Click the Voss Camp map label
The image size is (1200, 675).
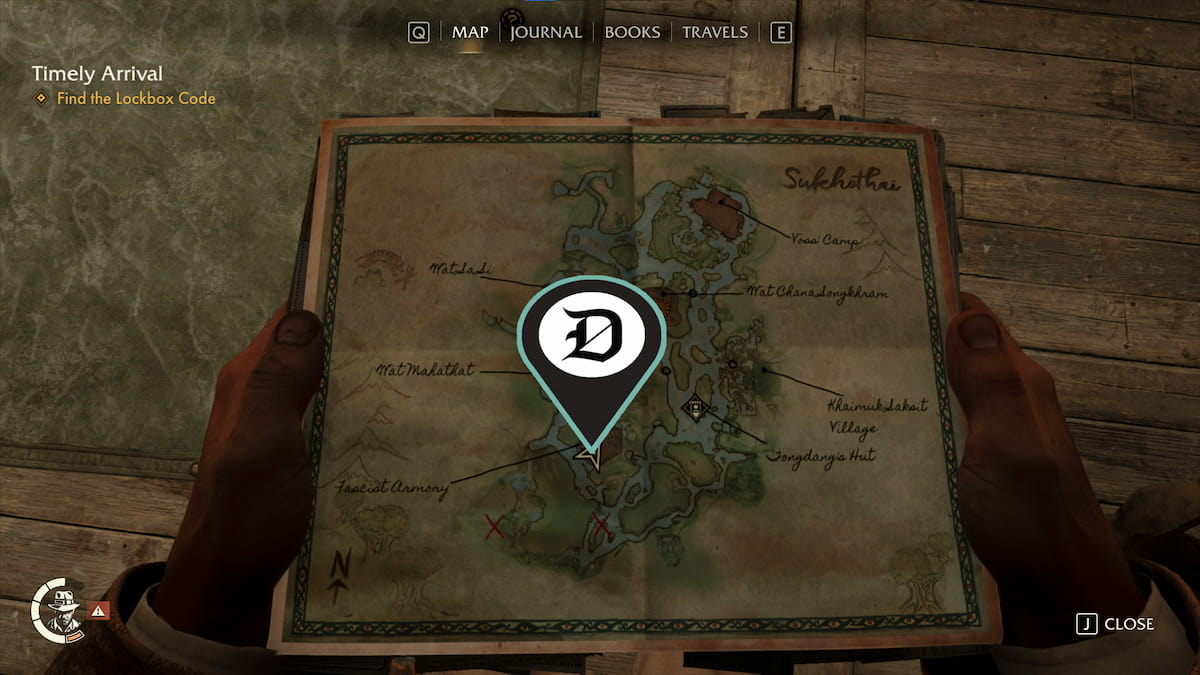coord(823,241)
